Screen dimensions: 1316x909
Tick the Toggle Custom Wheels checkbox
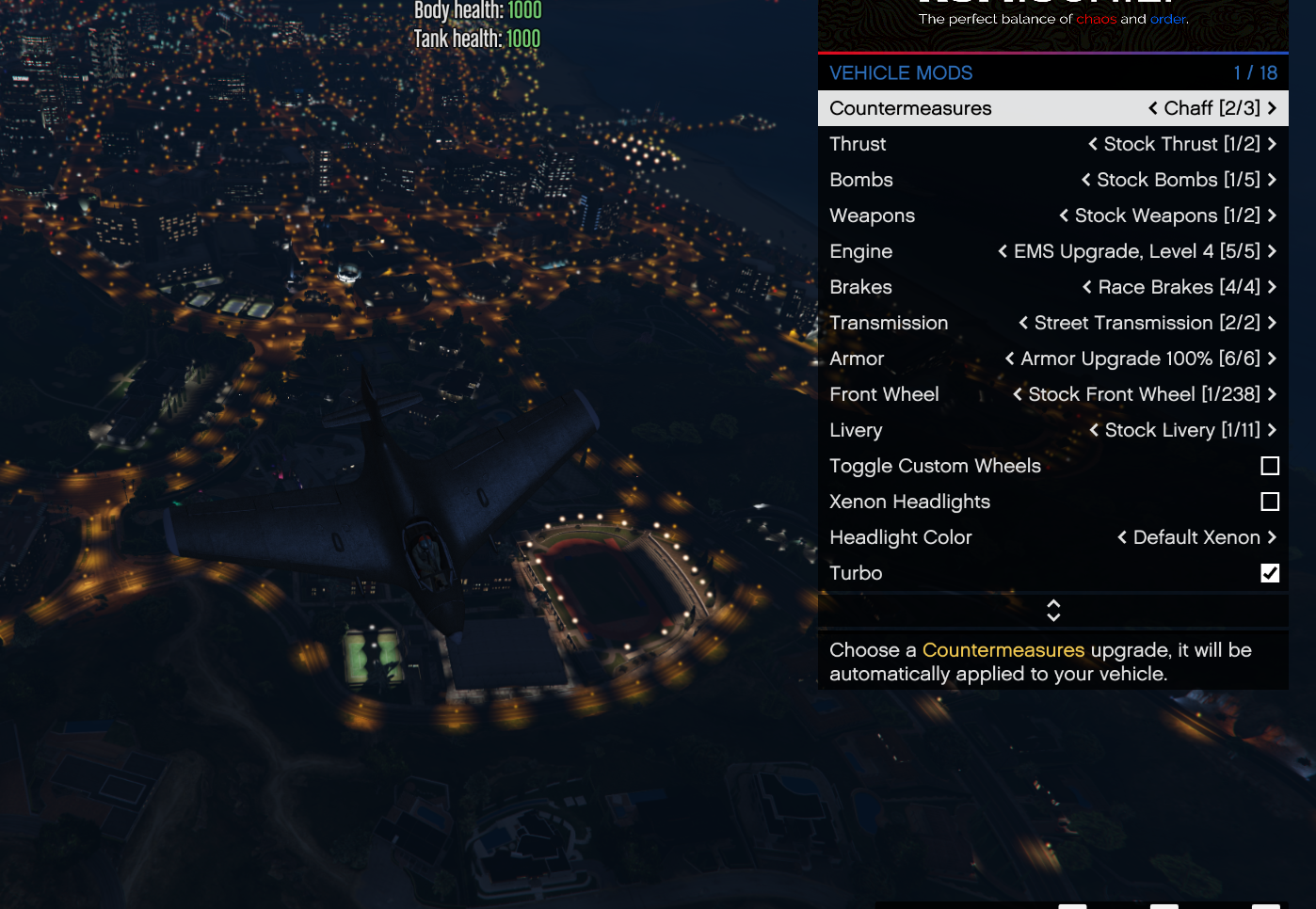pos(1270,466)
